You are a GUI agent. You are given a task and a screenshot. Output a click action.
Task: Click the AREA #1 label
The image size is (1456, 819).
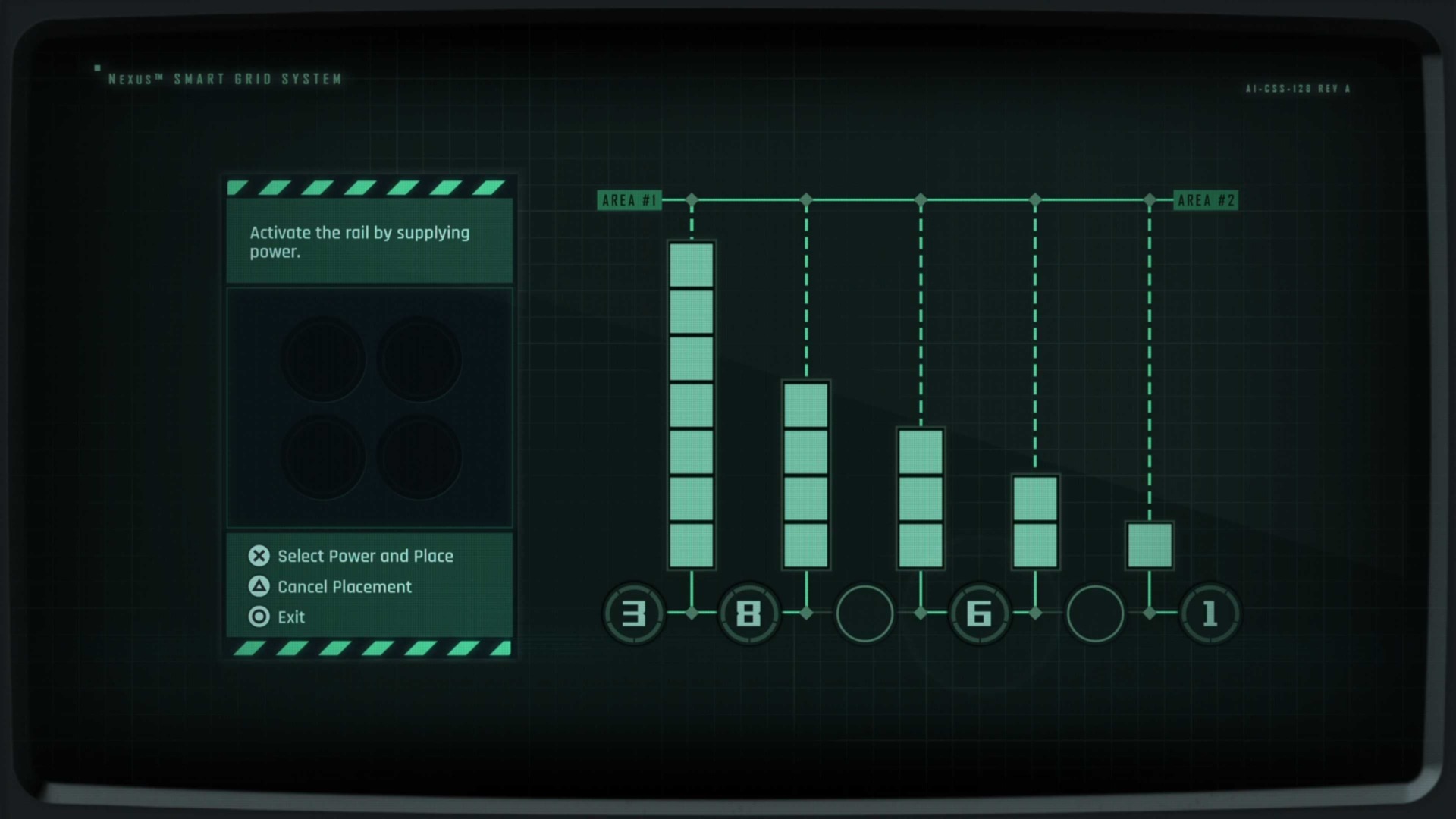point(630,200)
